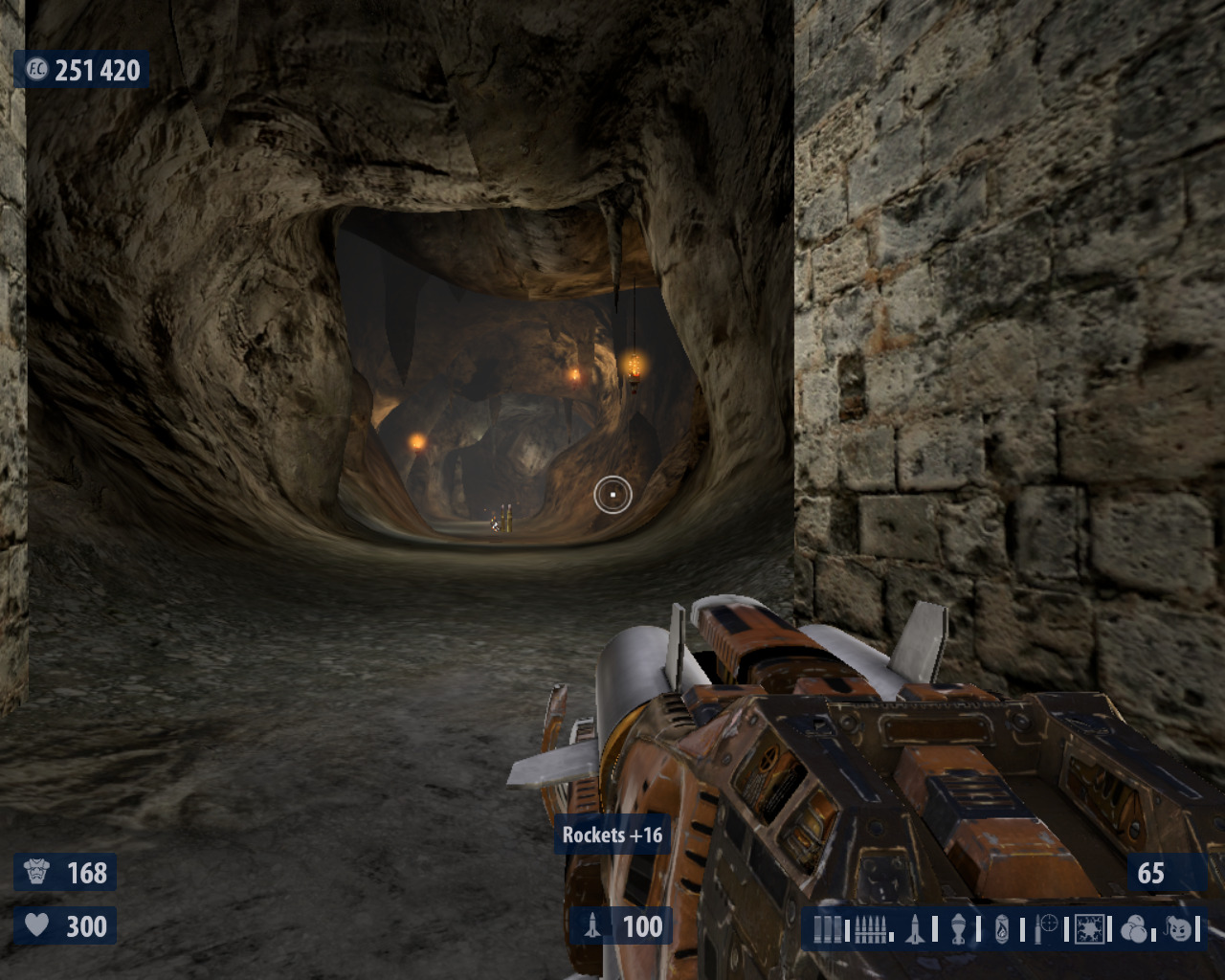Image resolution: width=1225 pixels, height=980 pixels.
Task: Activate the Serious Bomb icon
Action: point(1181,928)
